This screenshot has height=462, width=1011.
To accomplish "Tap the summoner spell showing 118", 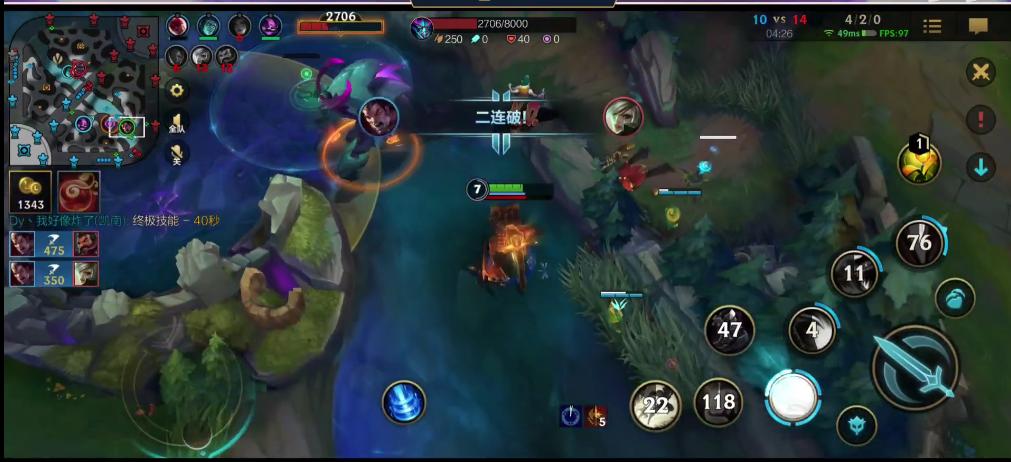I will (718, 403).
